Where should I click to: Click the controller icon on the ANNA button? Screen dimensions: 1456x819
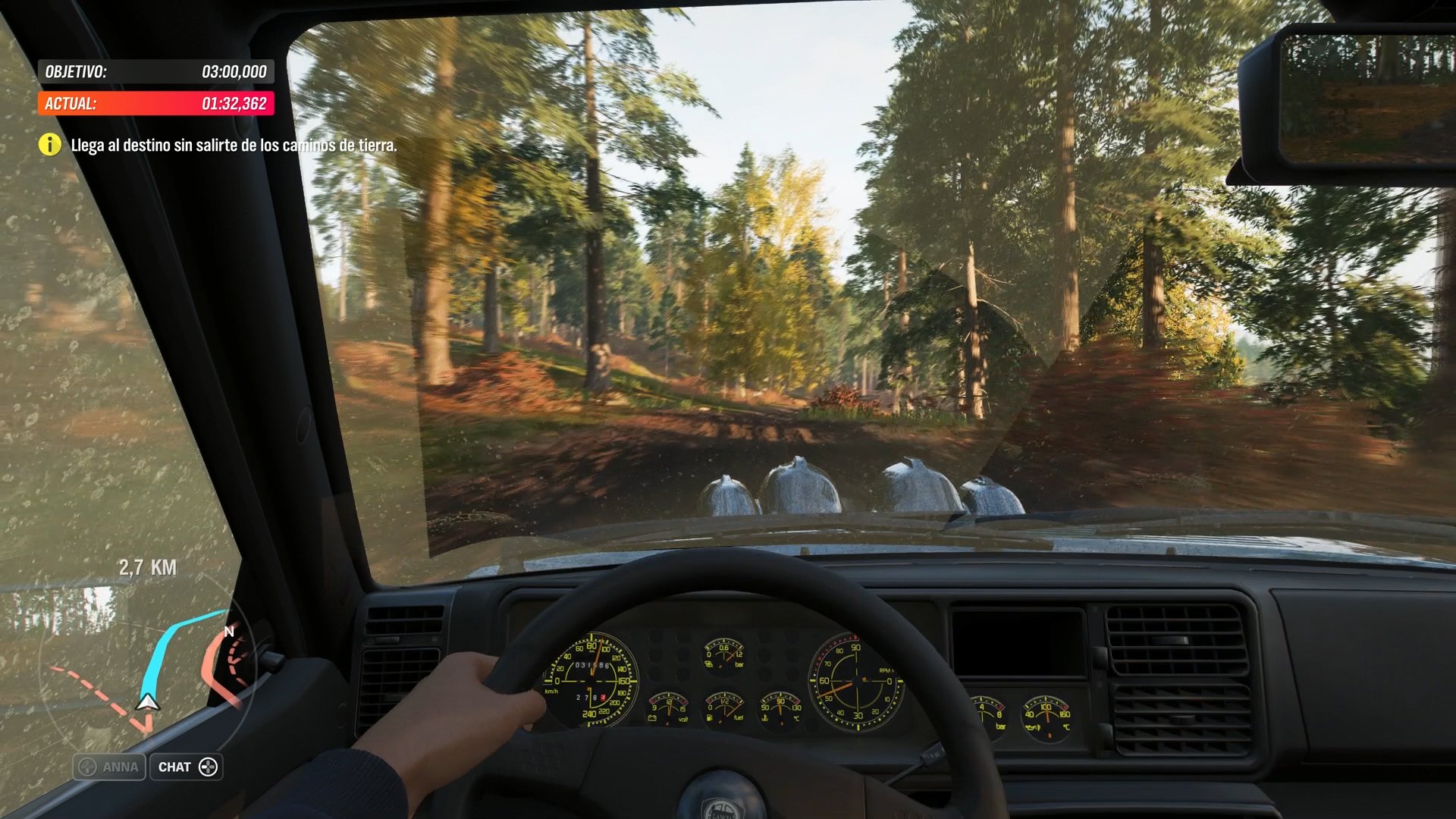click(x=87, y=767)
